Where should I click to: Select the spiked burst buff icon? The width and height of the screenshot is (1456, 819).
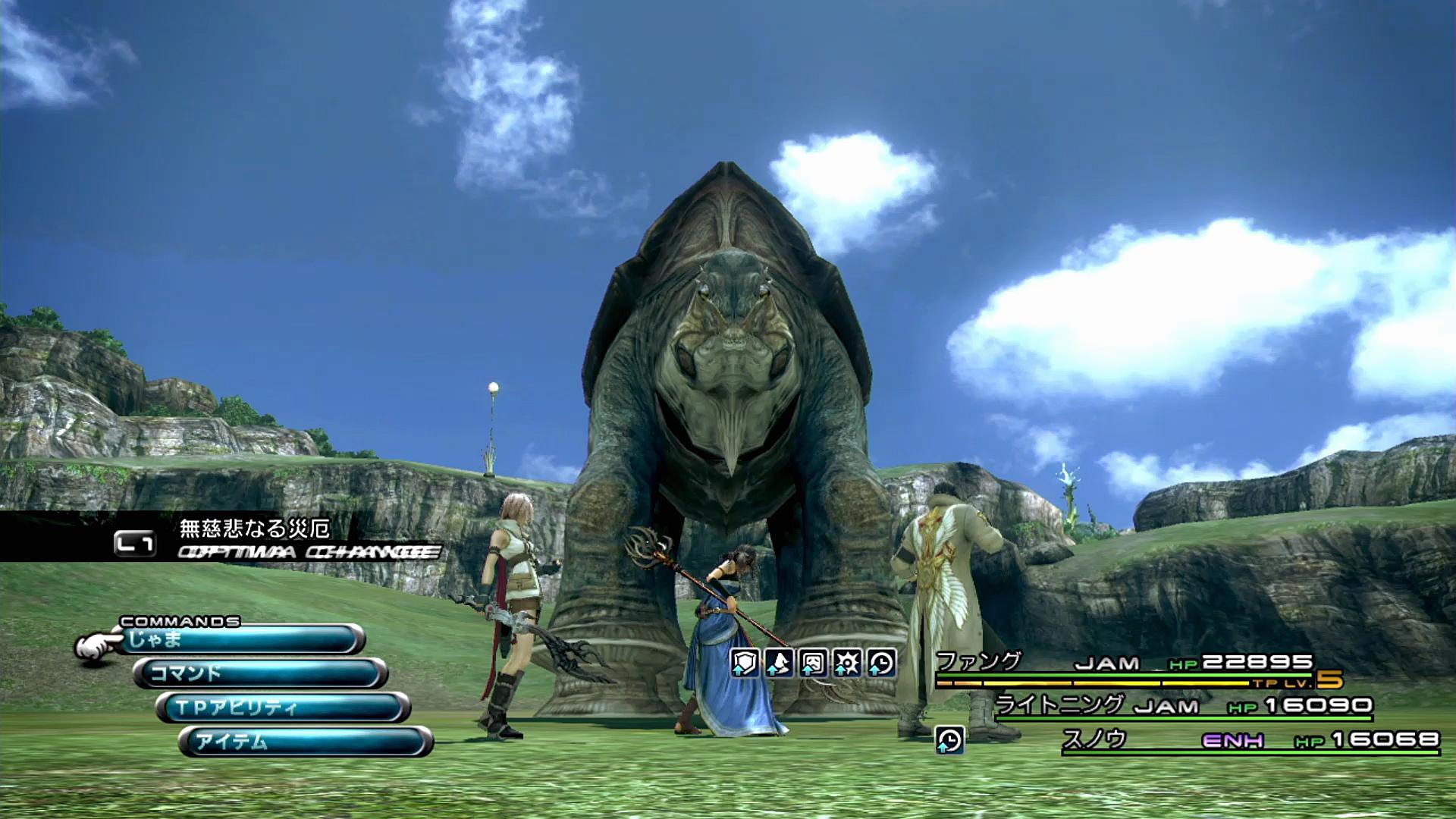pos(847,664)
